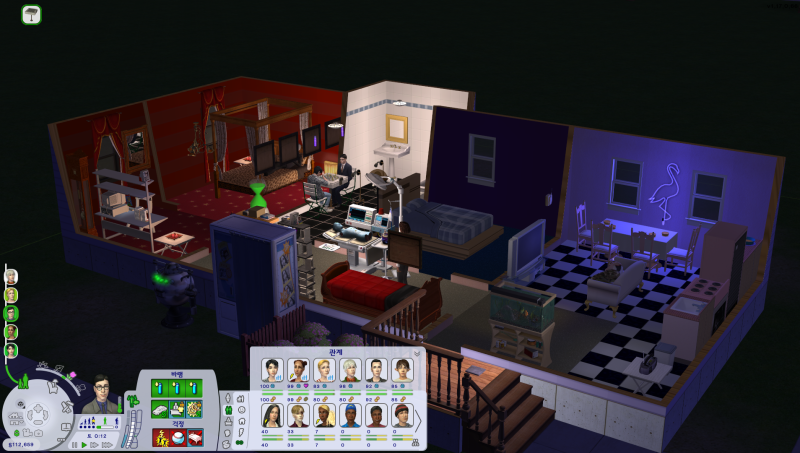Open the top-left tree lot info button
The width and height of the screenshot is (800, 453).
(x=31, y=14)
